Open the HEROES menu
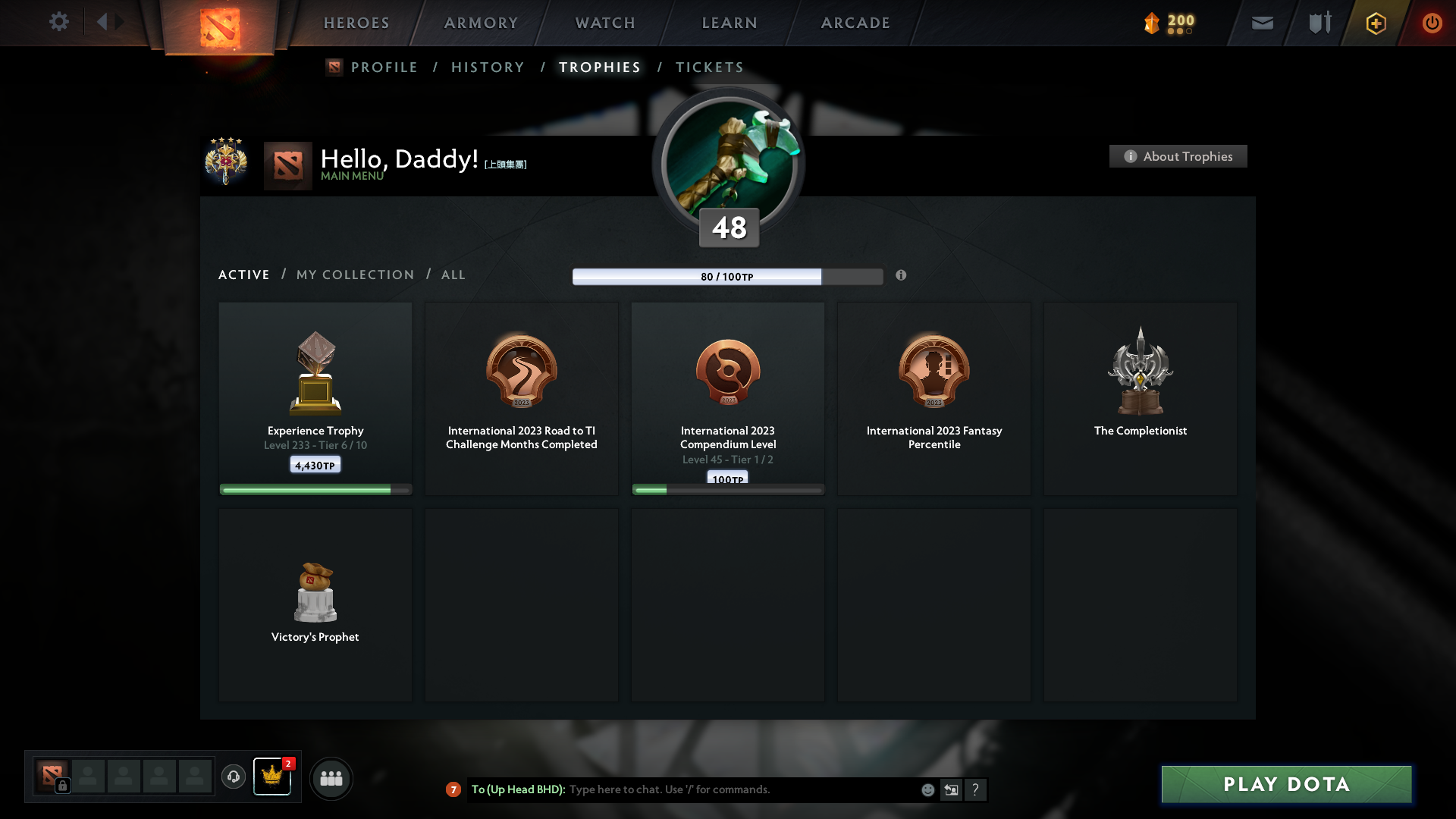 click(x=356, y=23)
